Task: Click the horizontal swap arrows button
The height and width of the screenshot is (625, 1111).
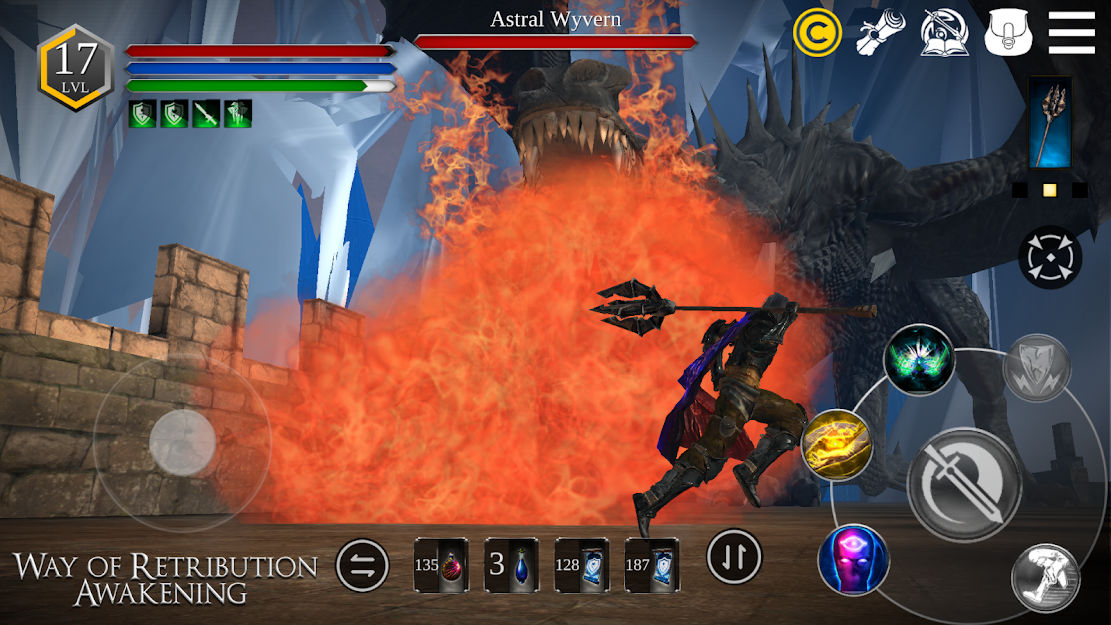Action: [x=363, y=566]
